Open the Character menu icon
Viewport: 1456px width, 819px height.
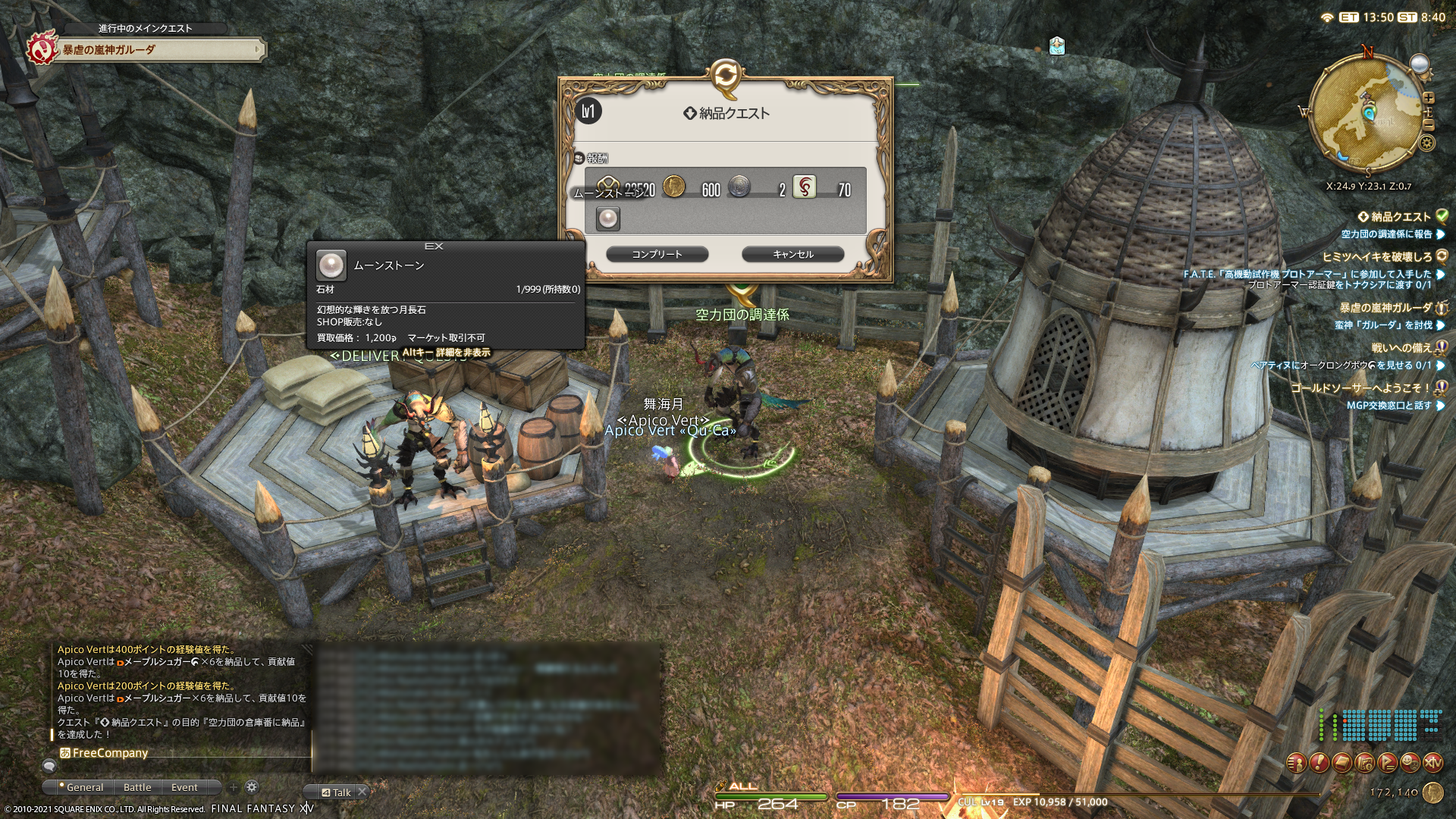click(x=1297, y=762)
